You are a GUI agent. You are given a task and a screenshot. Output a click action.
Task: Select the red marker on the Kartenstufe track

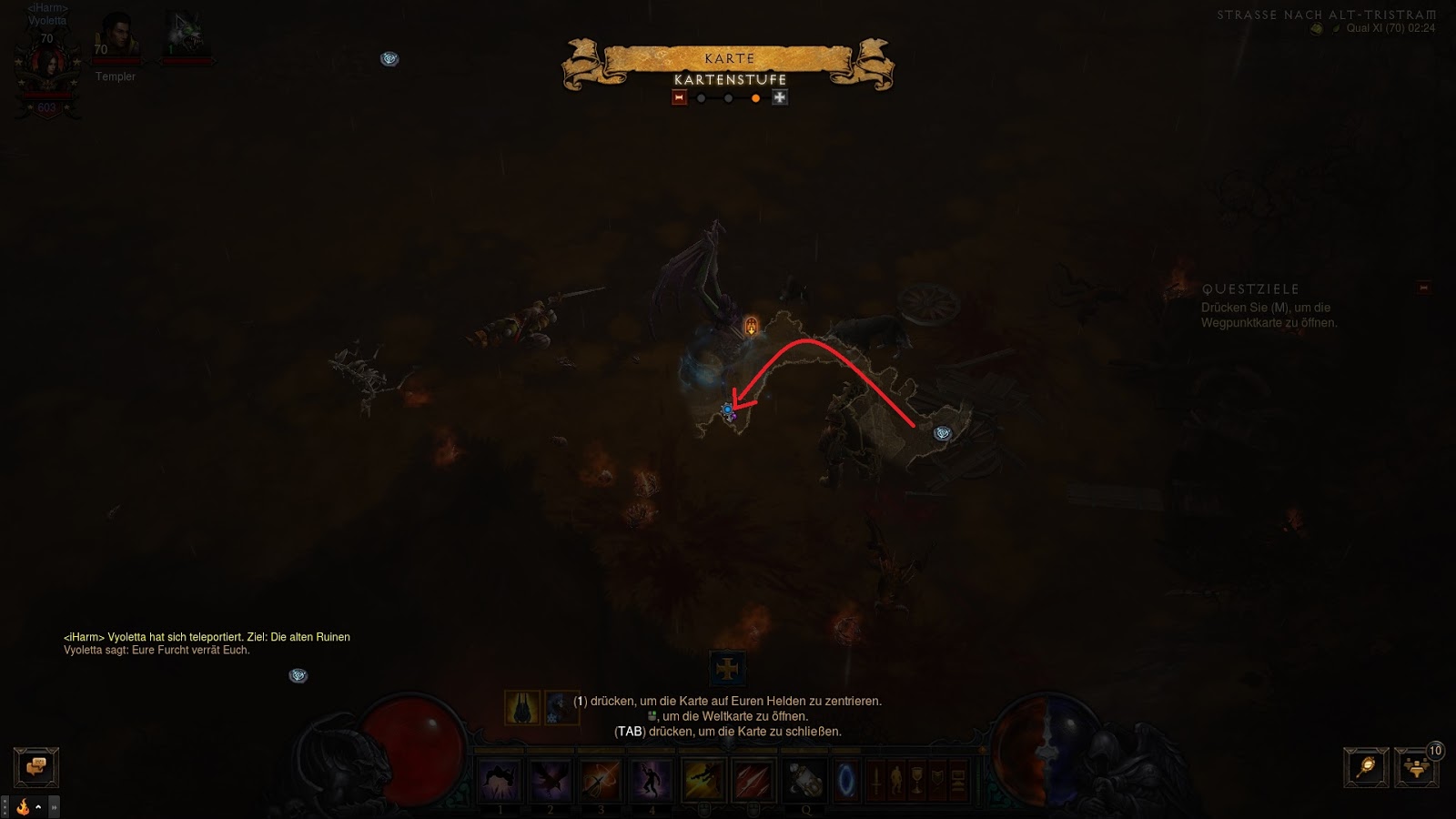[678, 98]
